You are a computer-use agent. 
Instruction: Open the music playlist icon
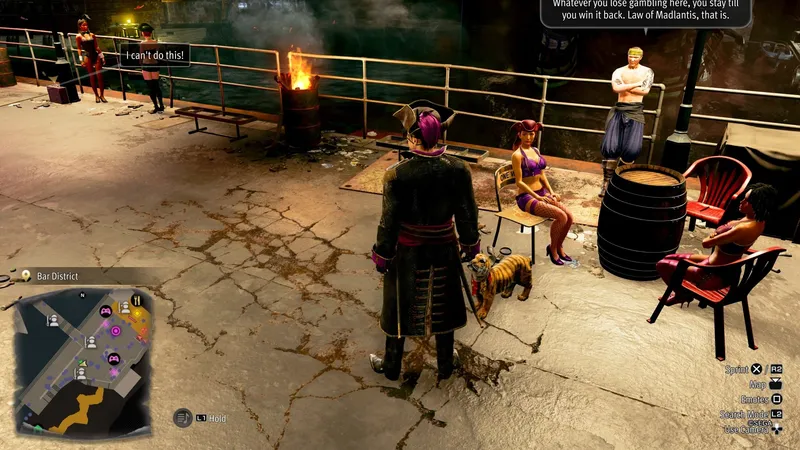(x=182, y=418)
